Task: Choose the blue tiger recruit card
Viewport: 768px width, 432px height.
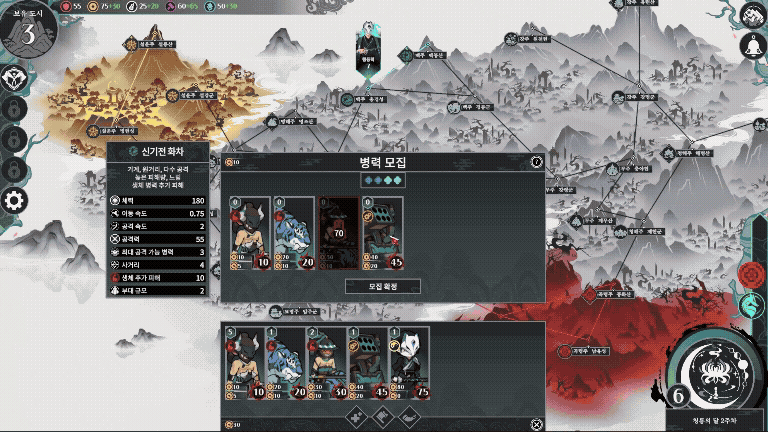Action: point(294,234)
